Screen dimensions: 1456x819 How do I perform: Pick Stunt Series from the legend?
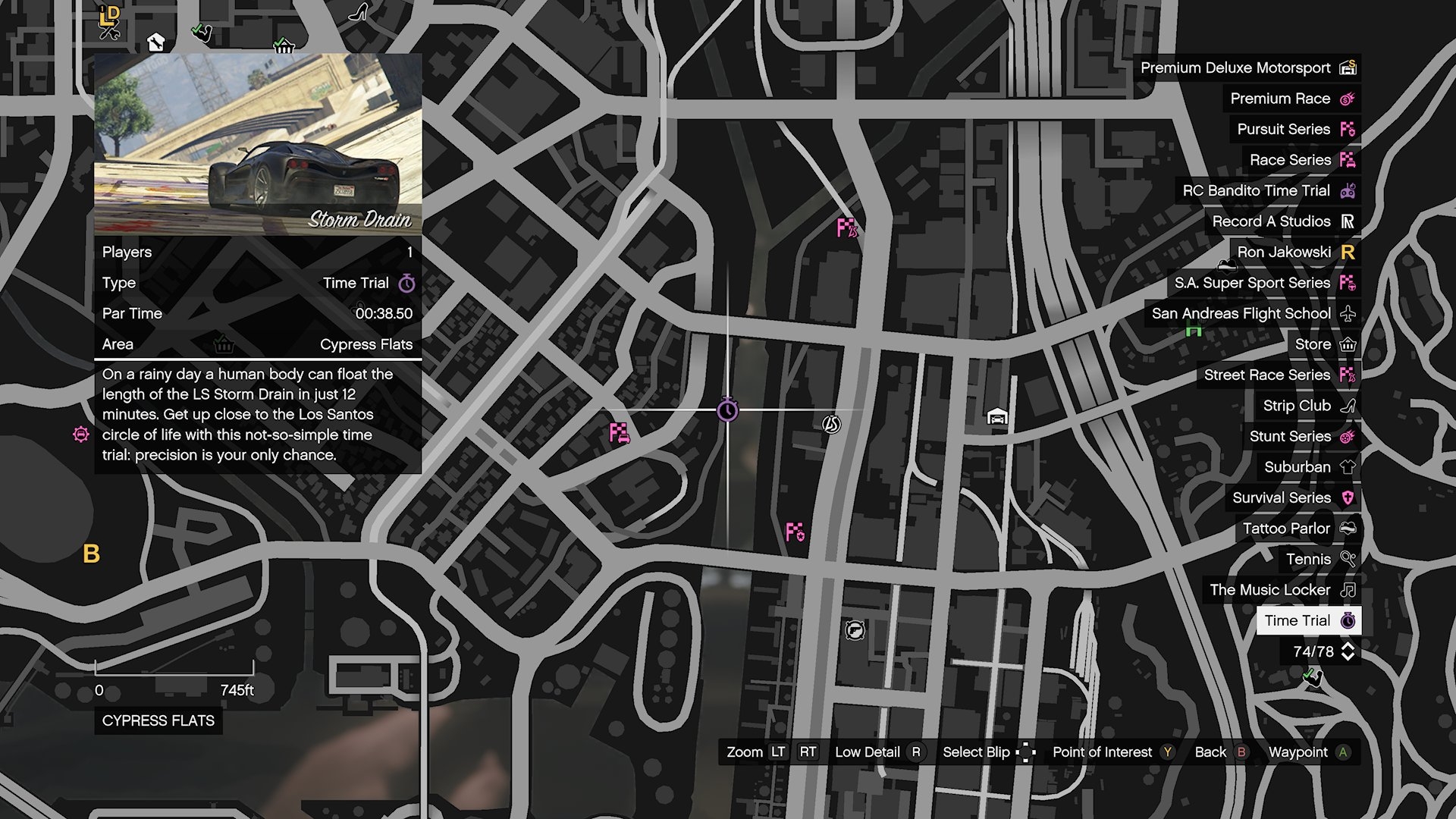click(1301, 437)
